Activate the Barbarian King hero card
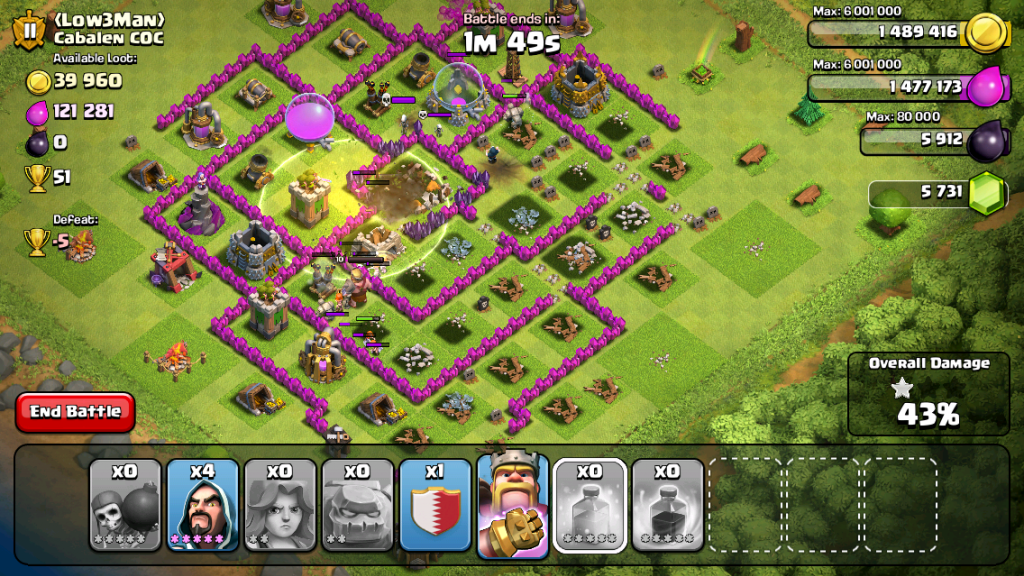This screenshot has height=576, width=1024. click(x=512, y=504)
